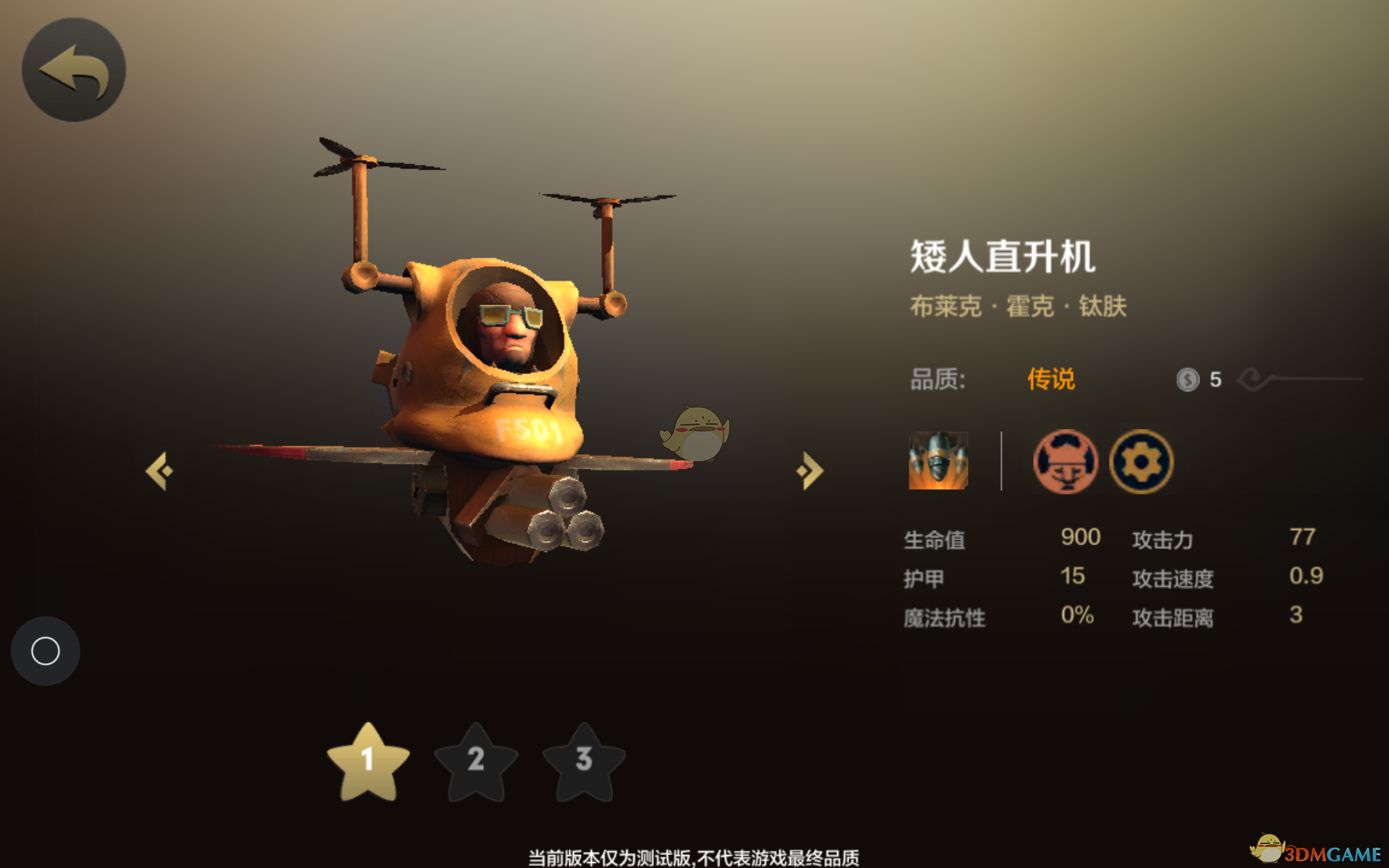Show the next hero with right arrow
1389x868 pixels.
(810, 471)
